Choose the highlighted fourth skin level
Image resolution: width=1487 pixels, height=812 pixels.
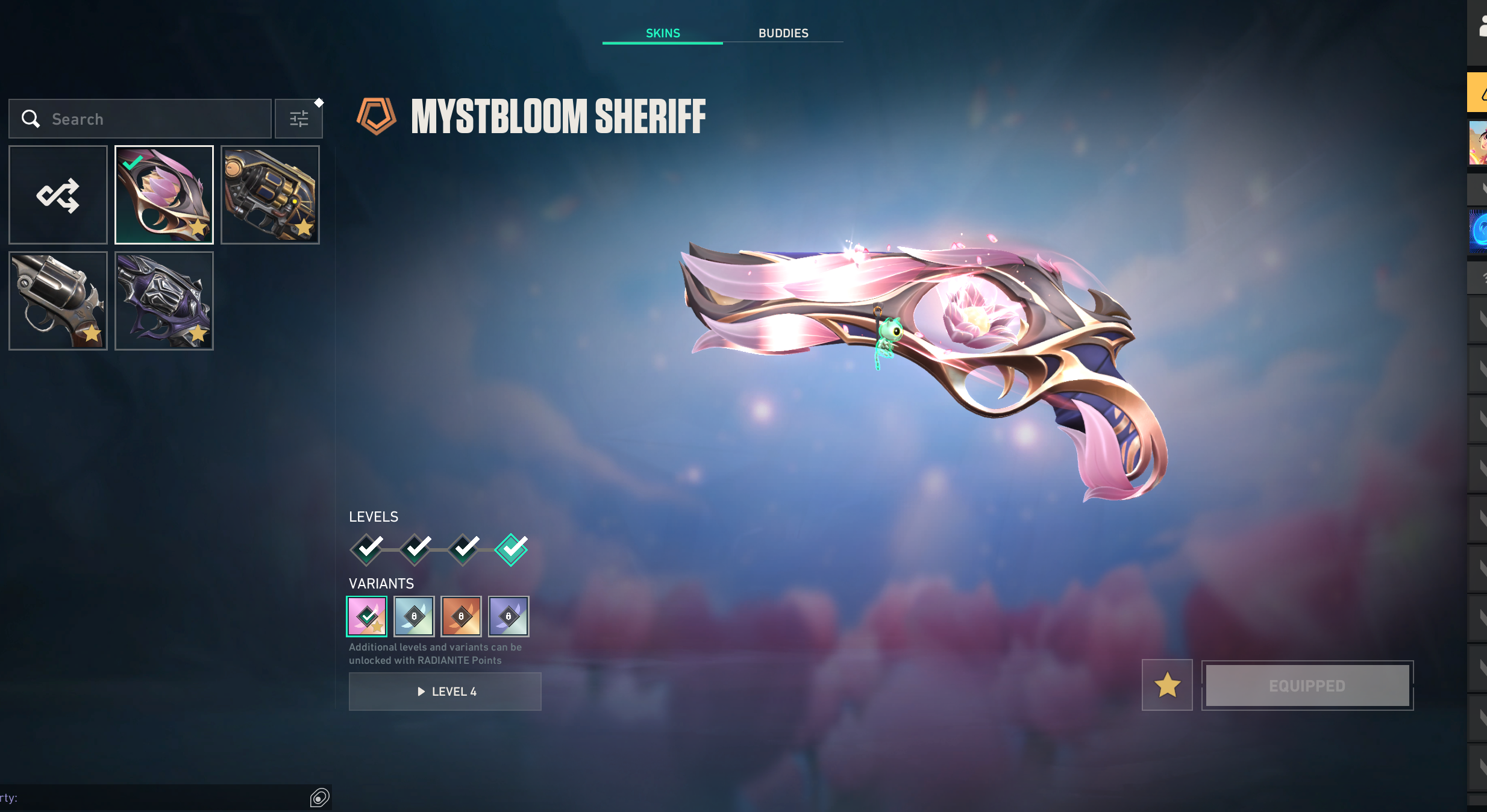click(x=511, y=549)
